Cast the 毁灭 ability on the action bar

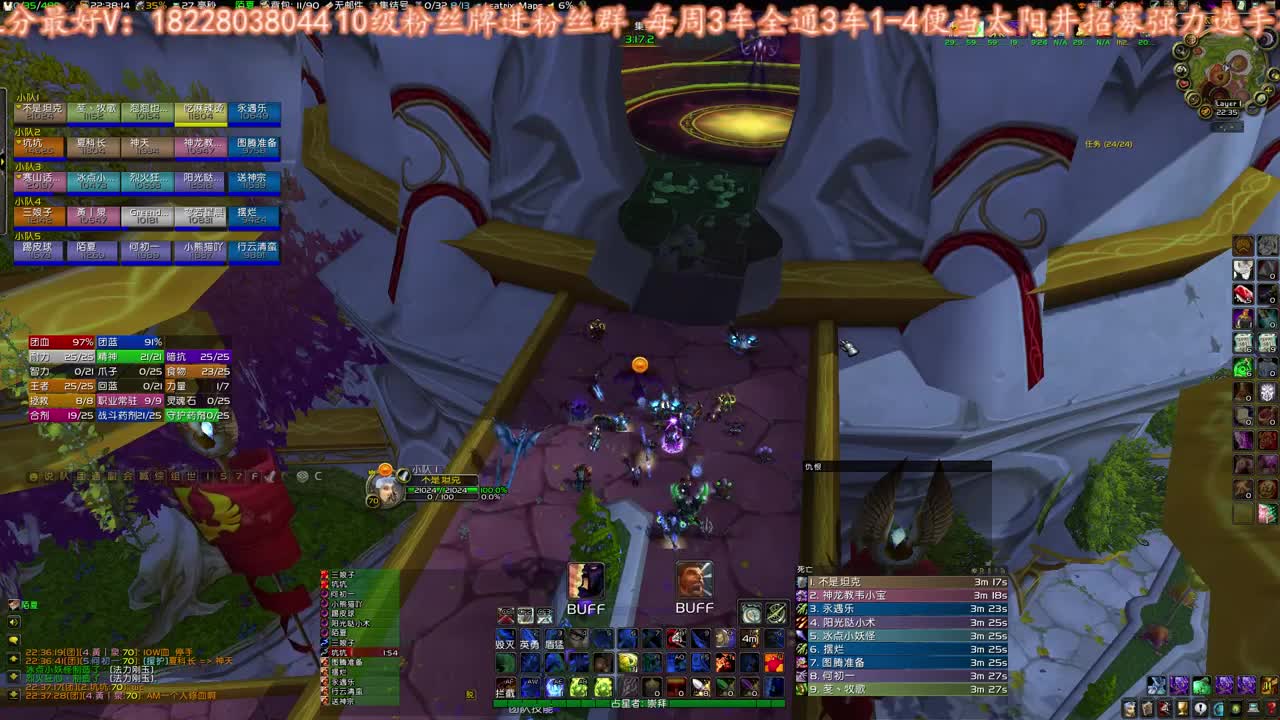[505, 640]
